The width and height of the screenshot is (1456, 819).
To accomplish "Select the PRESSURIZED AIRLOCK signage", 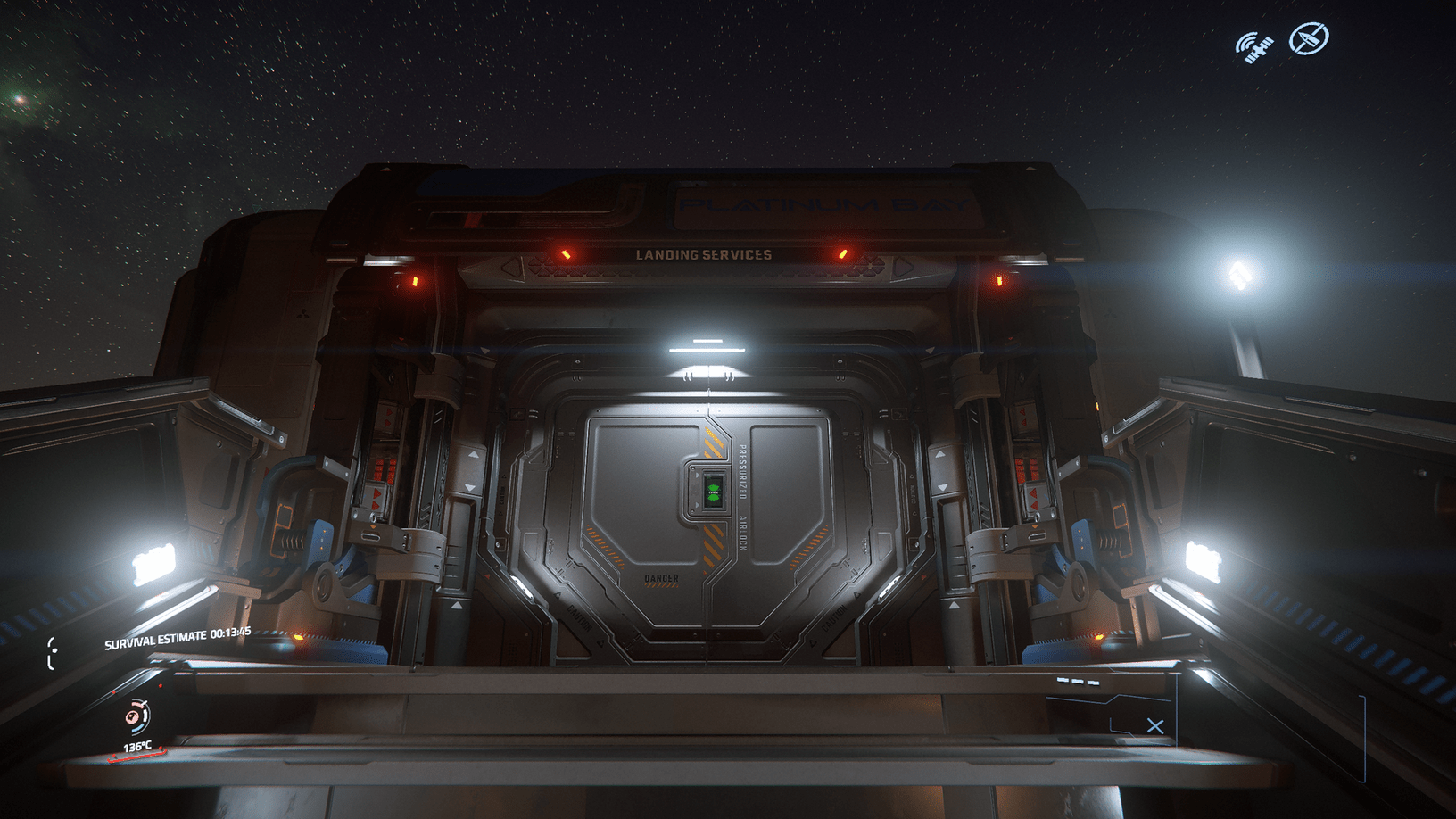I will pos(743,500).
